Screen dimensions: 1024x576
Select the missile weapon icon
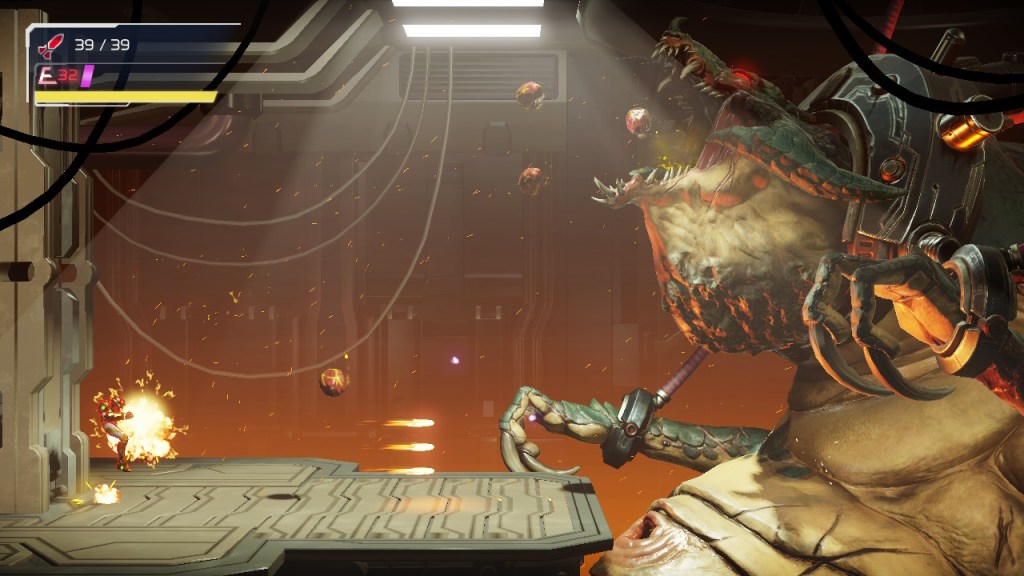click(x=49, y=45)
